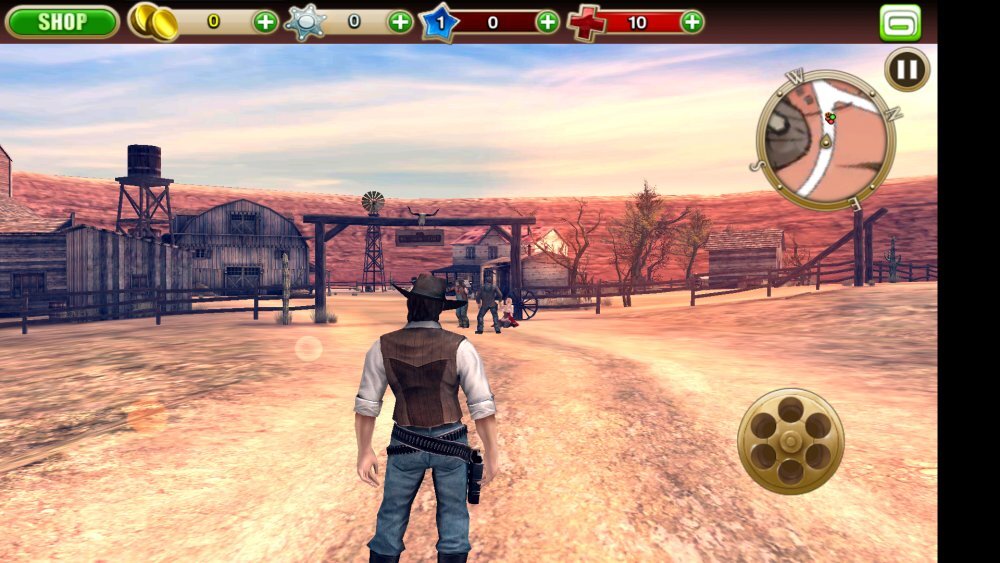1000x563 pixels.
Task: Add more gold coins with plus button
Action: [x=265, y=21]
